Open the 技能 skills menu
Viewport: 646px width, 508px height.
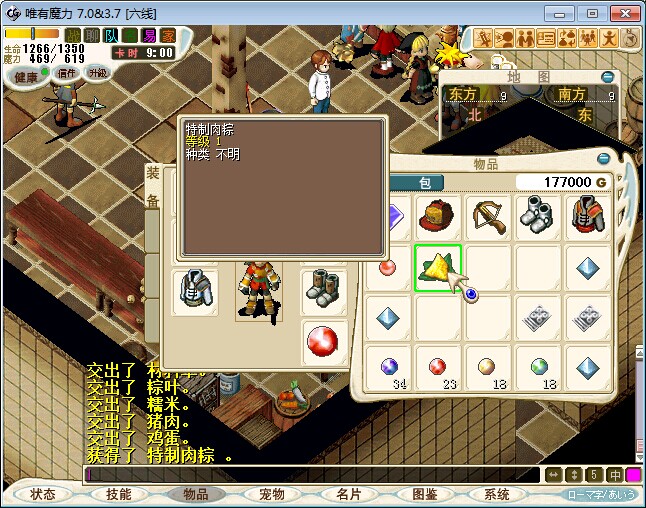[x=119, y=494]
